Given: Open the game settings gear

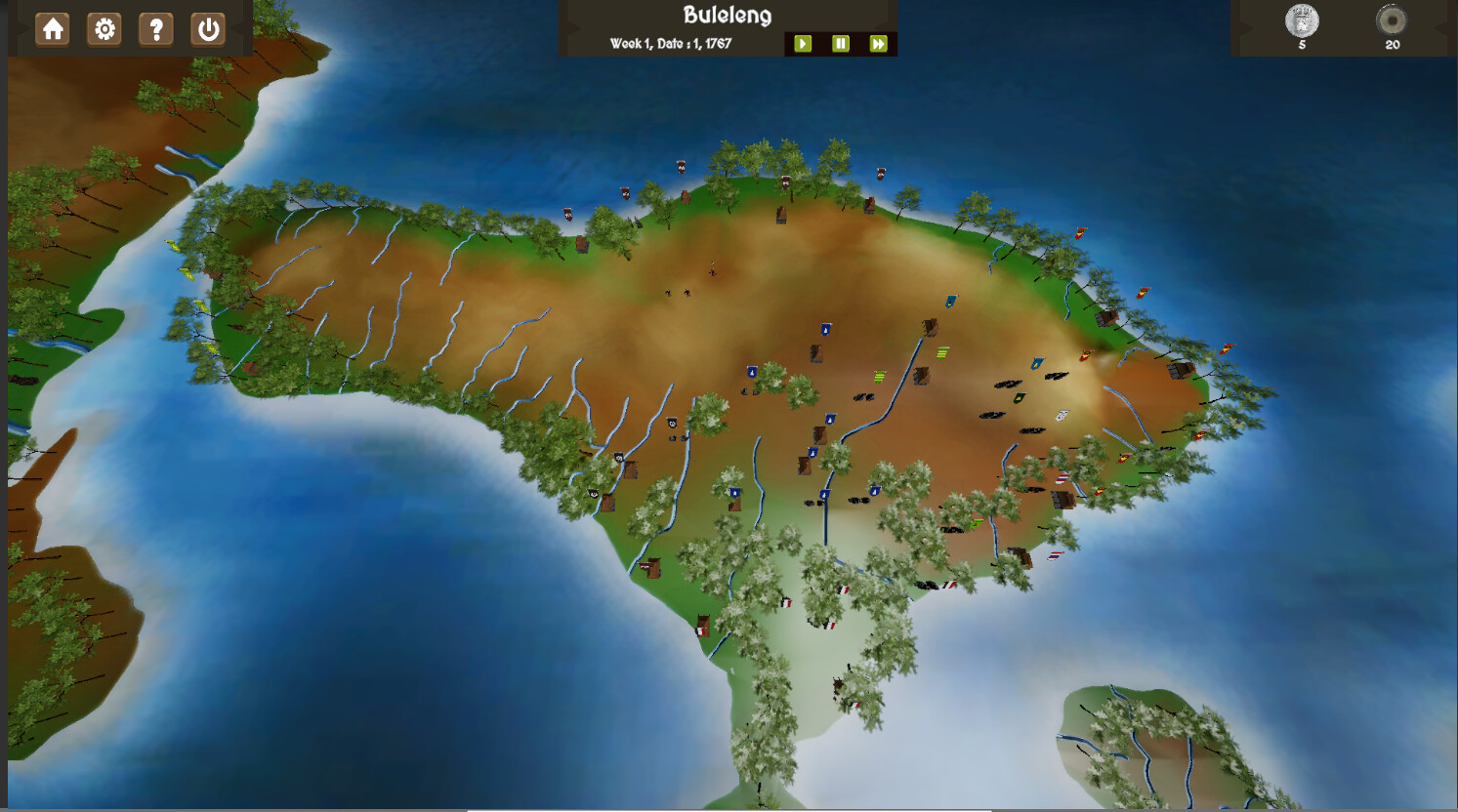Looking at the screenshot, I should tap(104, 28).
